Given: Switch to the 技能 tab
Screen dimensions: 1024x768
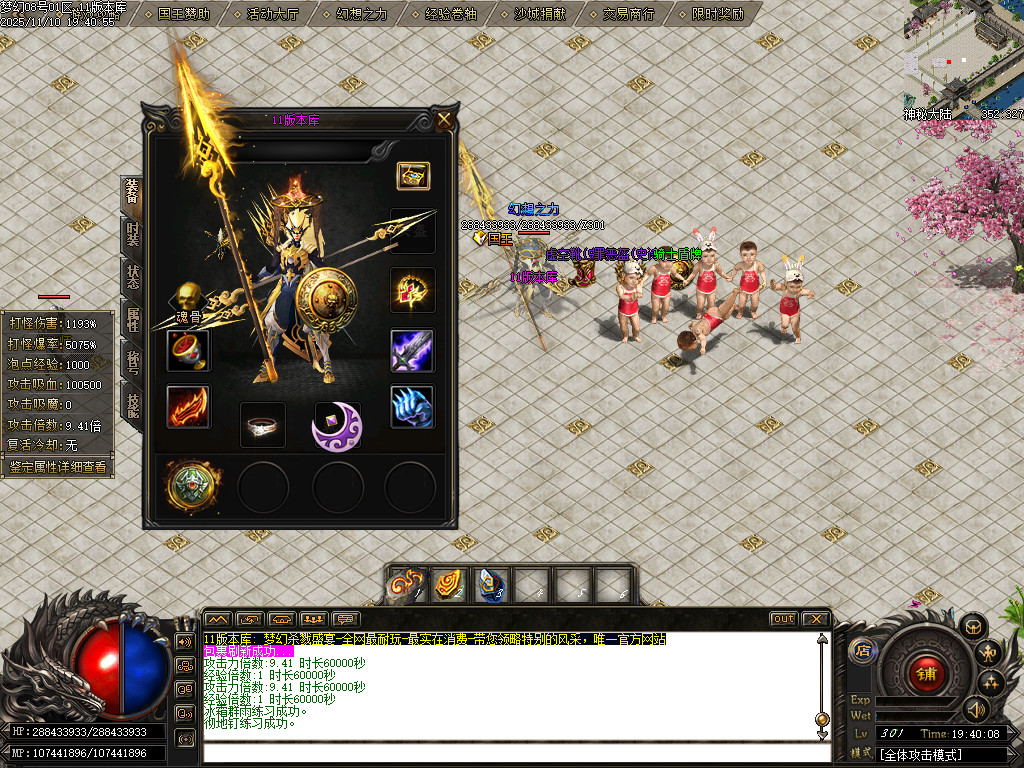Looking at the screenshot, I should (x=132, y=405).
